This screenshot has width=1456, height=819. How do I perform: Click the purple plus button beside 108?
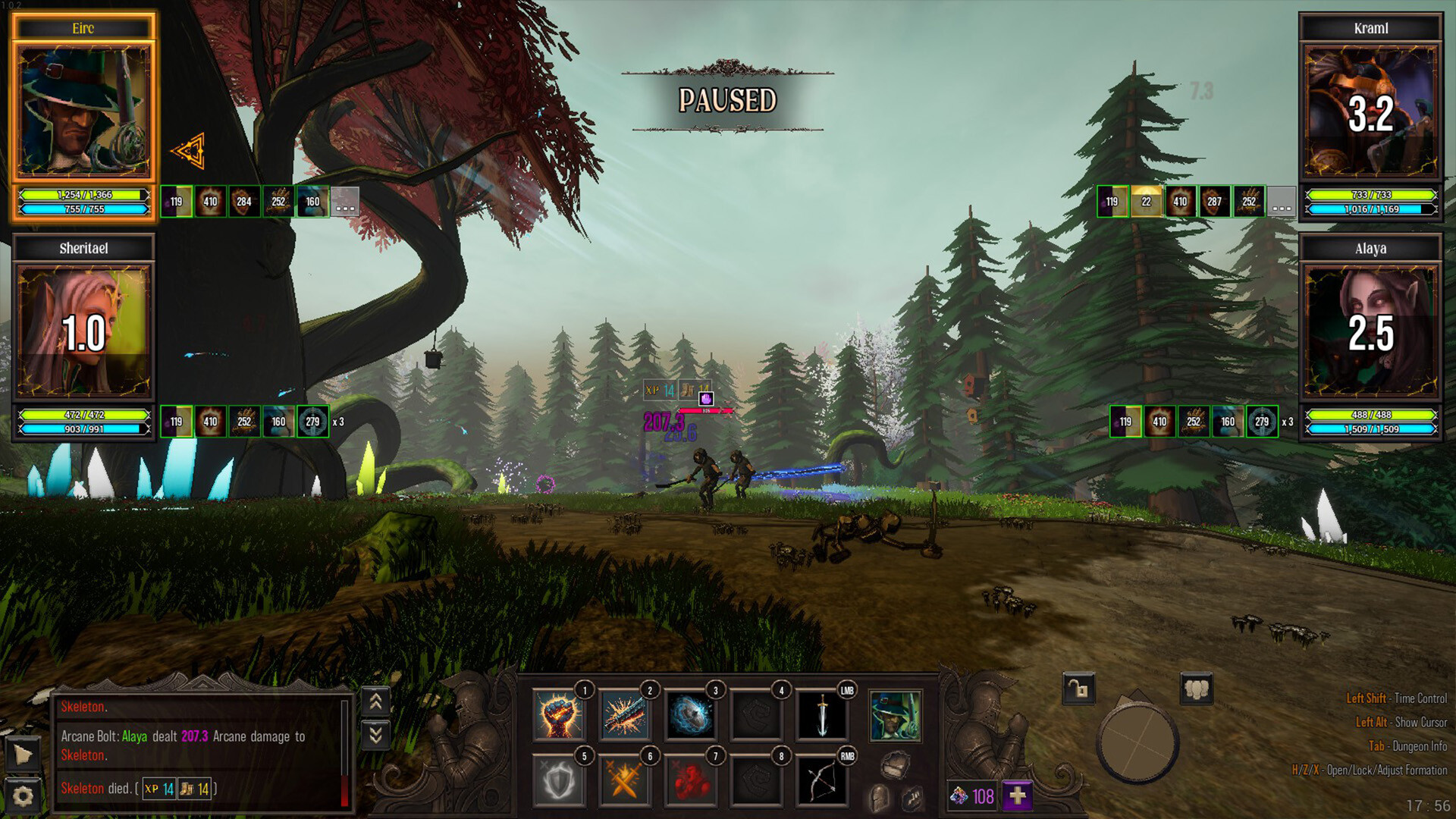click(1017, 795)
